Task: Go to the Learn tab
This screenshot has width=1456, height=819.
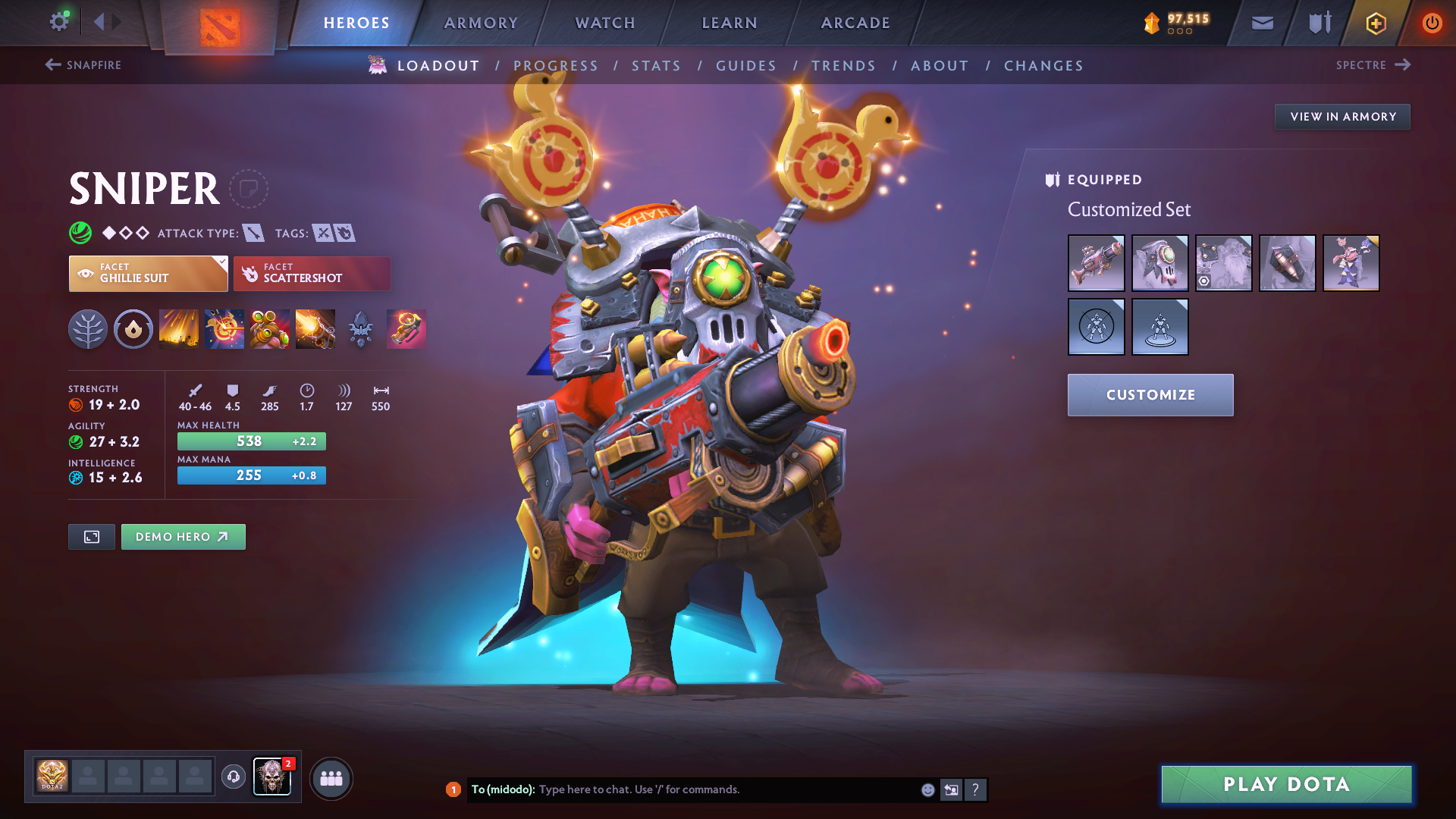Action: pyautogui.click(x=730, y=23)
